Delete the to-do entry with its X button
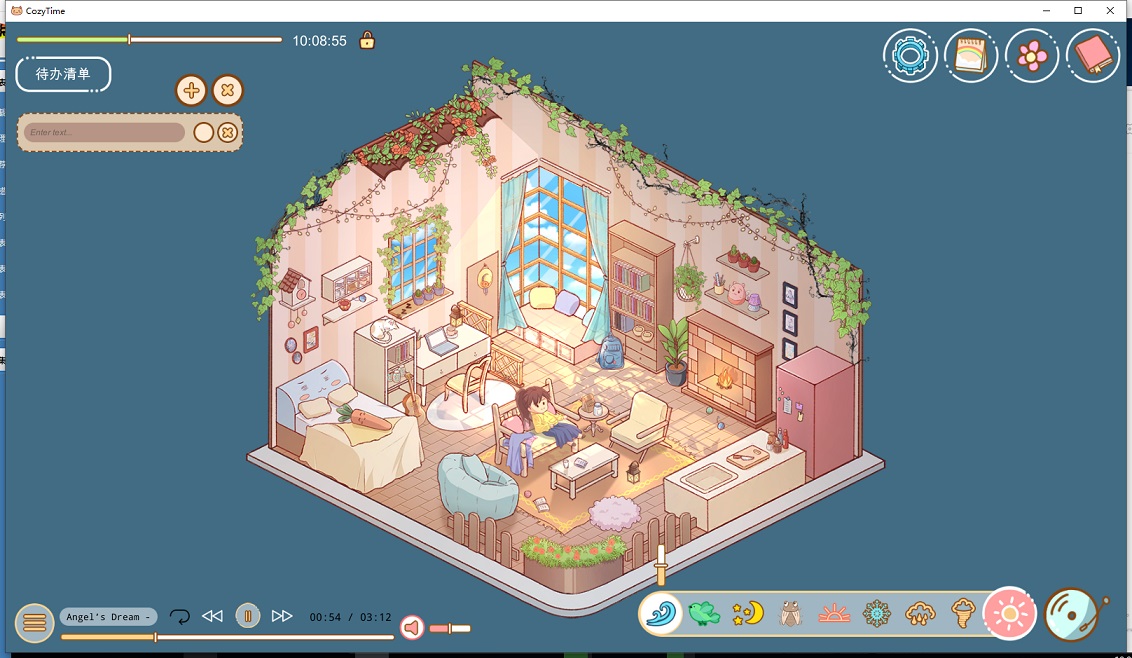This screenshot has height=658, width=1132. (228, 132)
